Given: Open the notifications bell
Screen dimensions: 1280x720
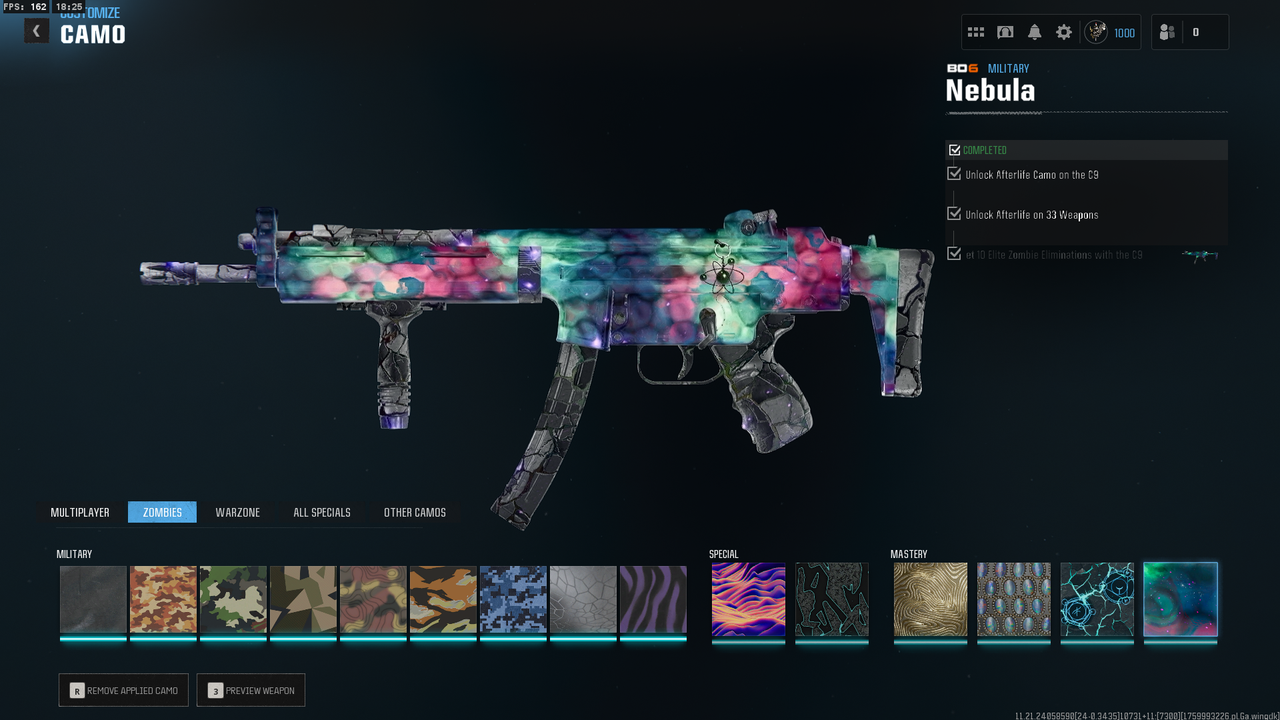Looking at the screenshot, I should click(1035, 32).
